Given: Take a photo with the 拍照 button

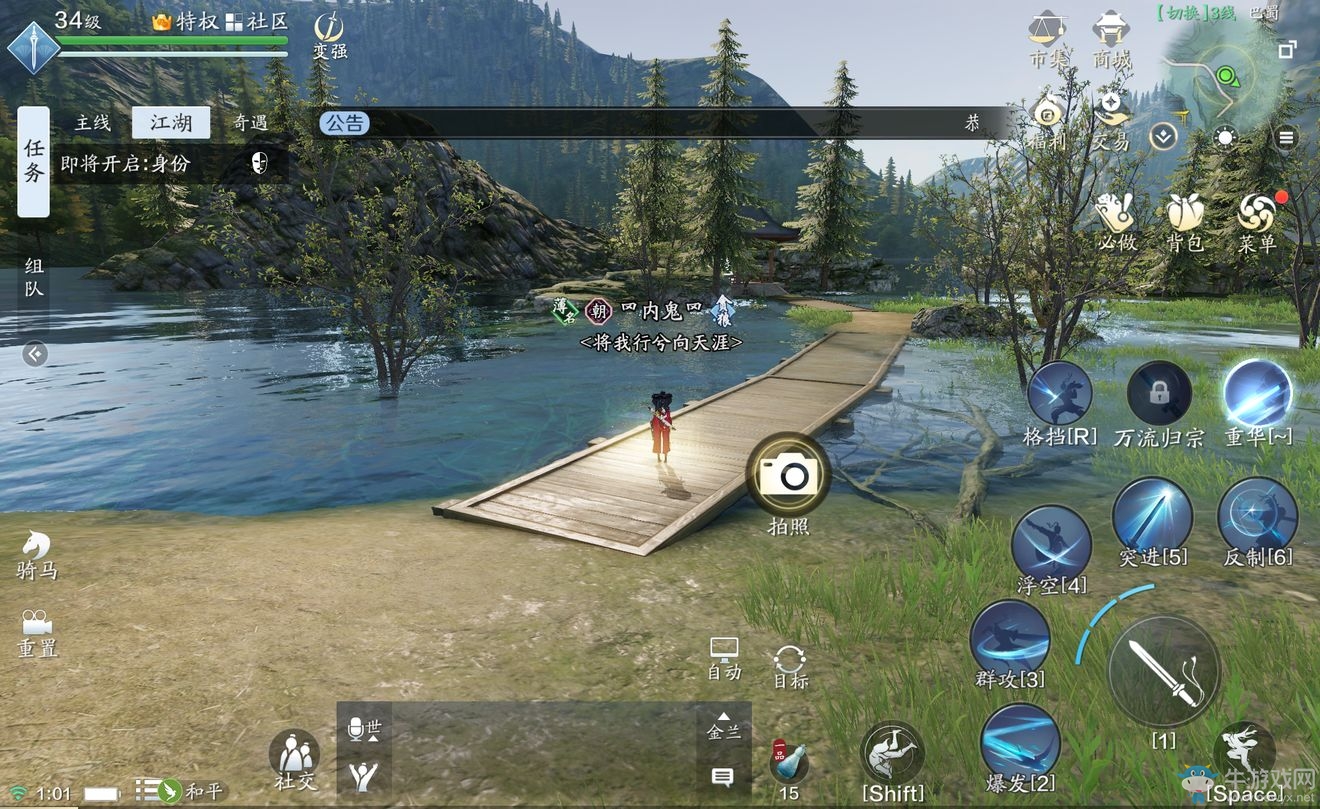Looking at the screenshot, I should point(789,474).
